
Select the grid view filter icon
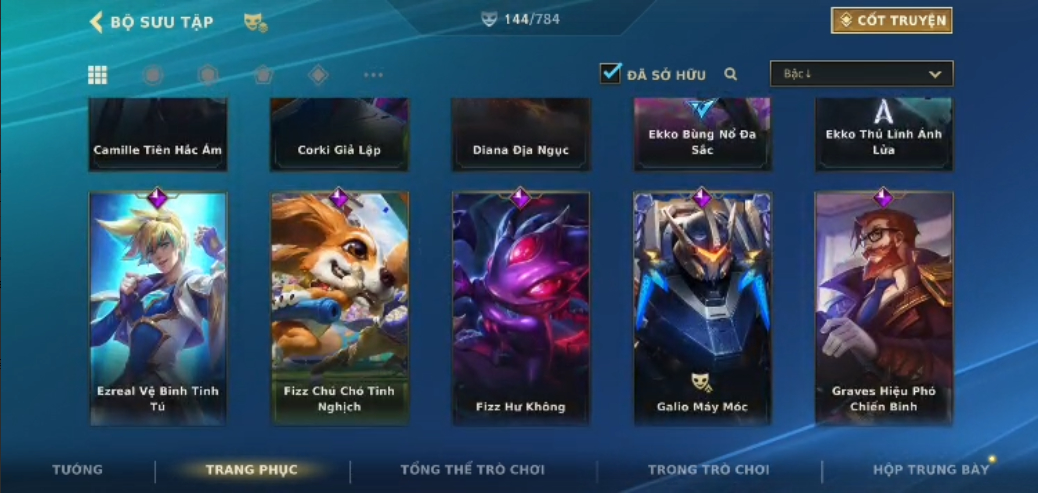98,75
